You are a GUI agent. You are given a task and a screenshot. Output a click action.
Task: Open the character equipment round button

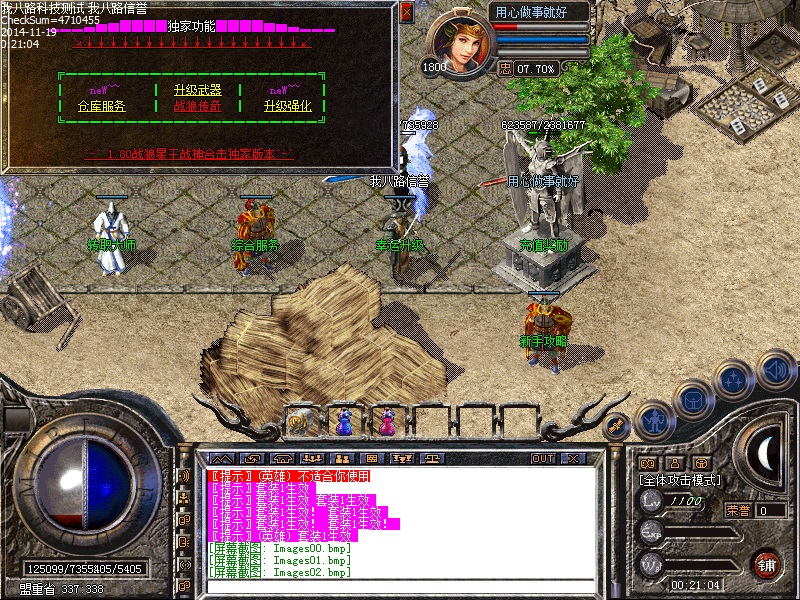tap(654, 418)
